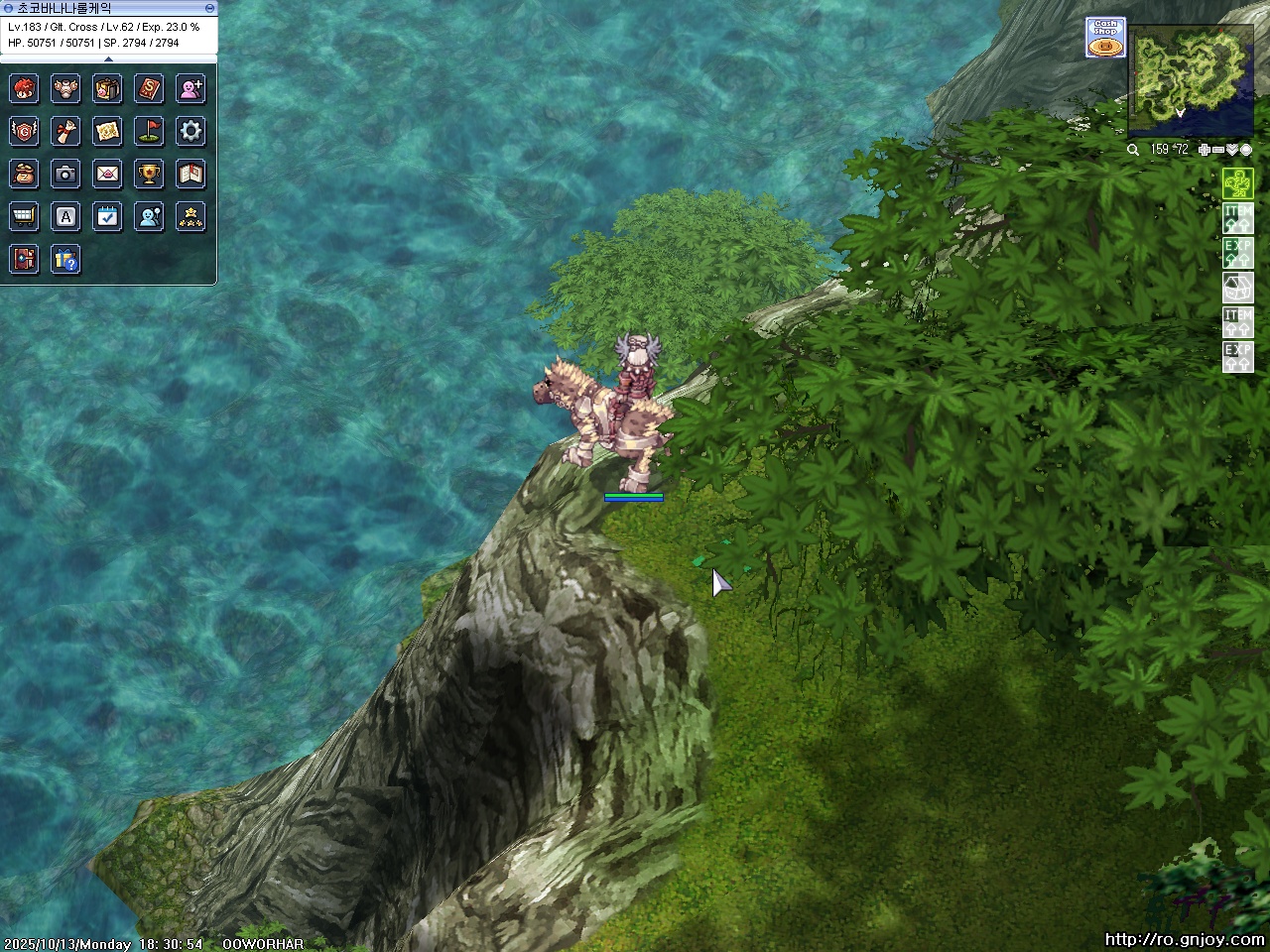Viewport: 1270px width, 952px height.
Task: Open the shopping cart icon
Action: [24, 216]
